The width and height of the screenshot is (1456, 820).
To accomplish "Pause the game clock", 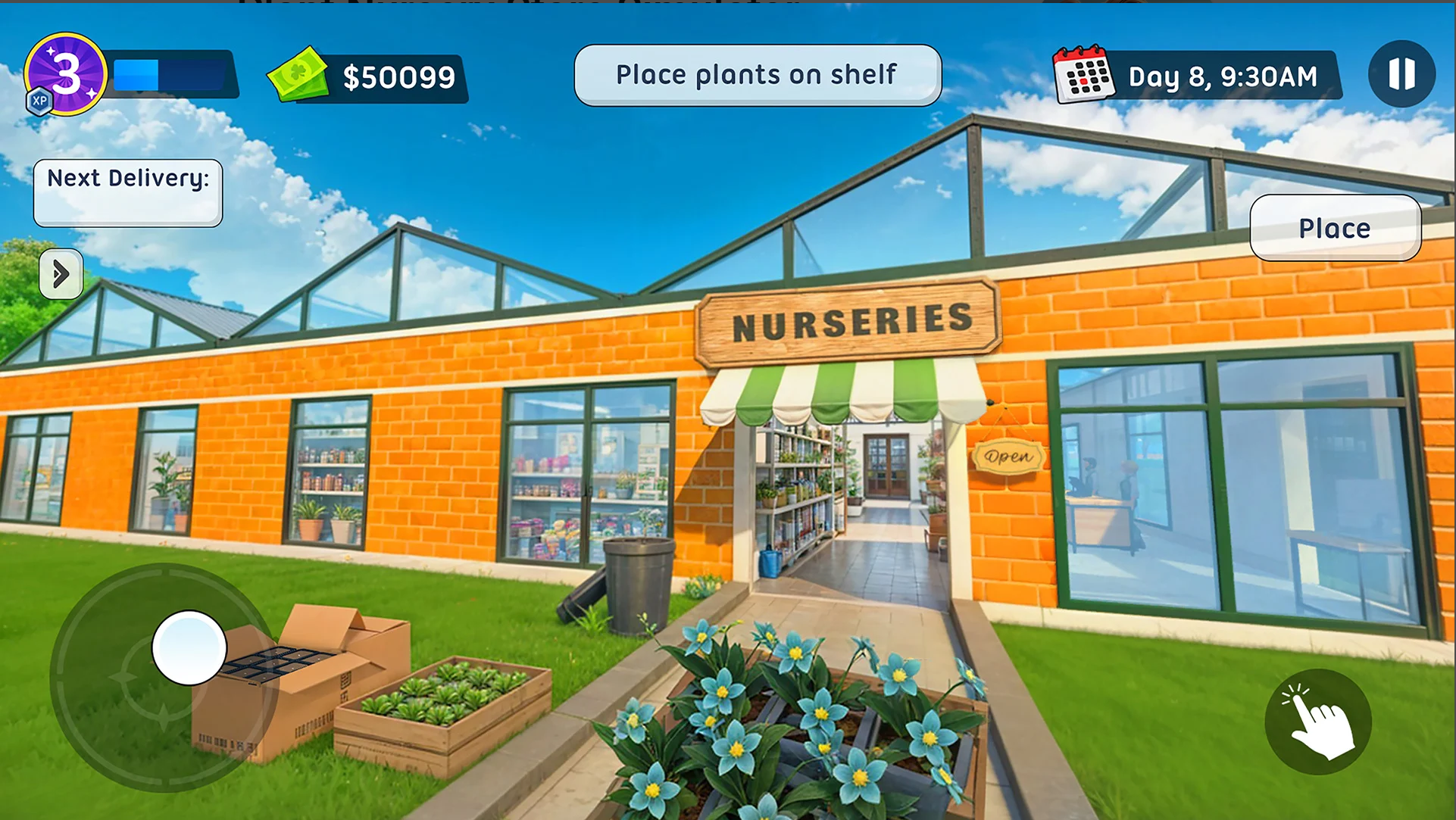I will click(1401, 73).
